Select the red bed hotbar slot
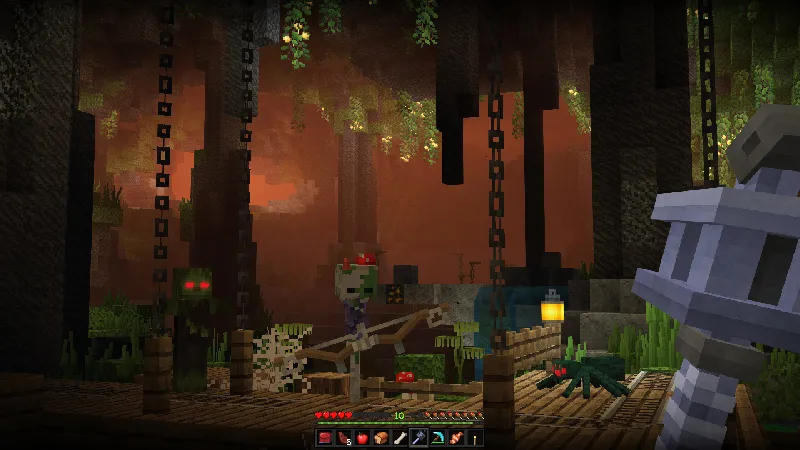 coord(325,438)
